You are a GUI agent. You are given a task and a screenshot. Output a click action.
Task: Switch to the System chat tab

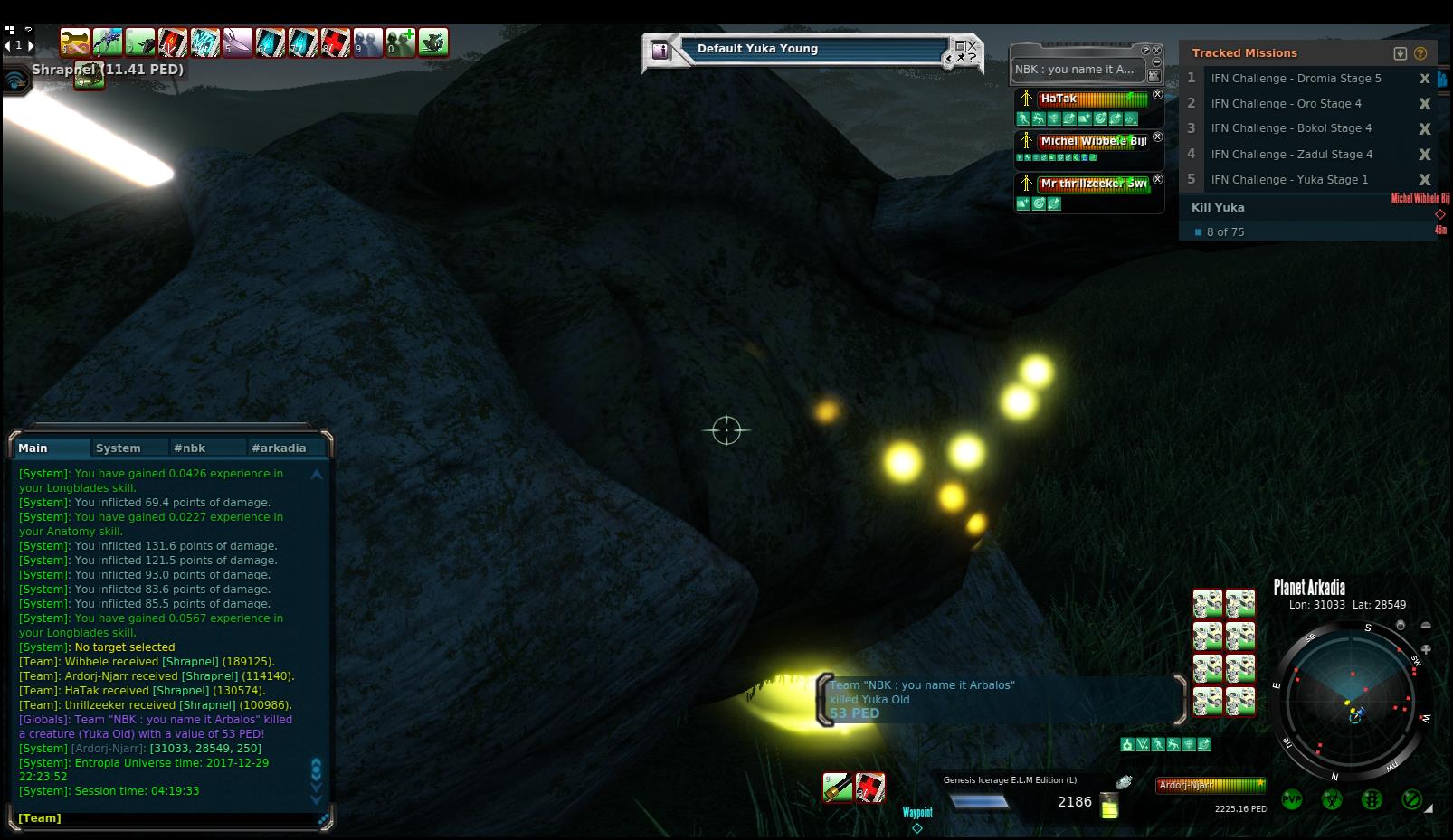pos(119,448)
